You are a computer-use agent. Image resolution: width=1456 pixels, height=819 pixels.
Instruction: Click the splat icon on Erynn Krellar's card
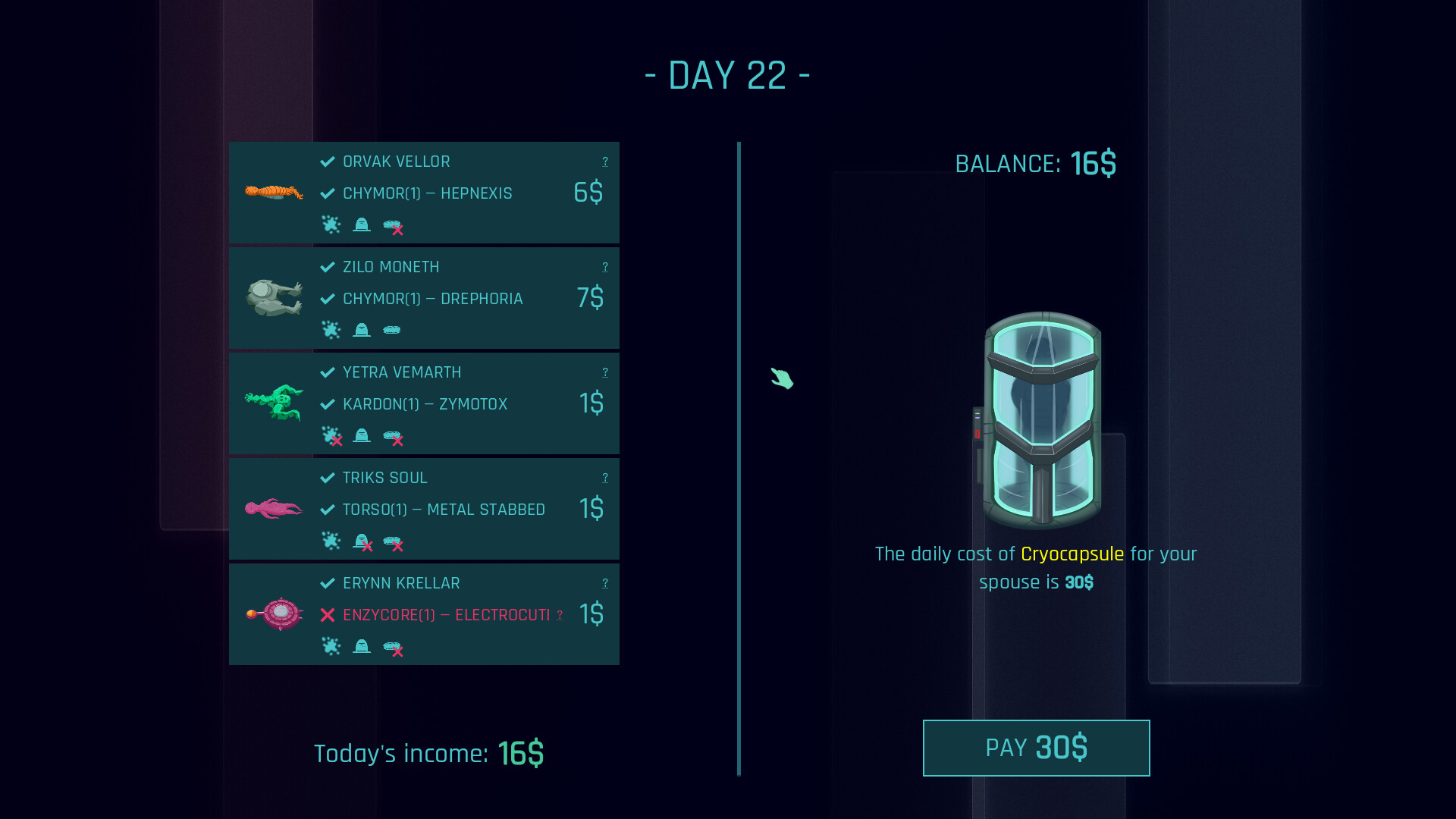[x=332, y=647]
